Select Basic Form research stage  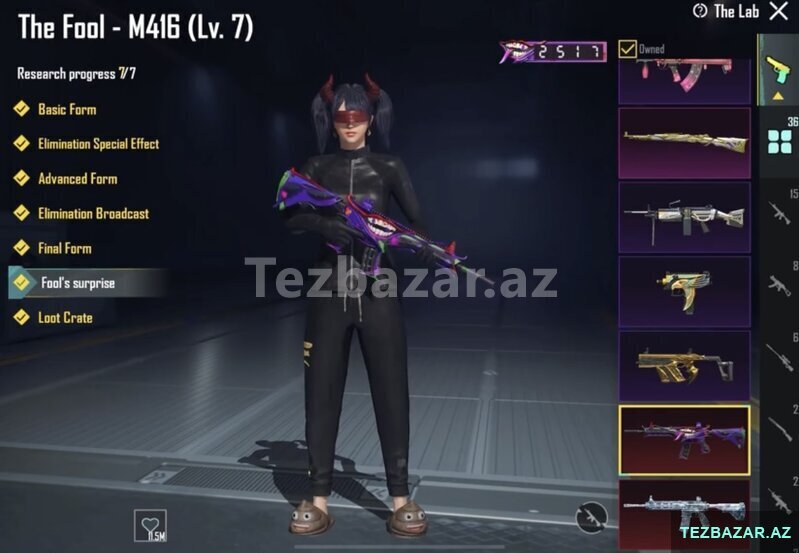pyautogui.click(x=66, y=109)
